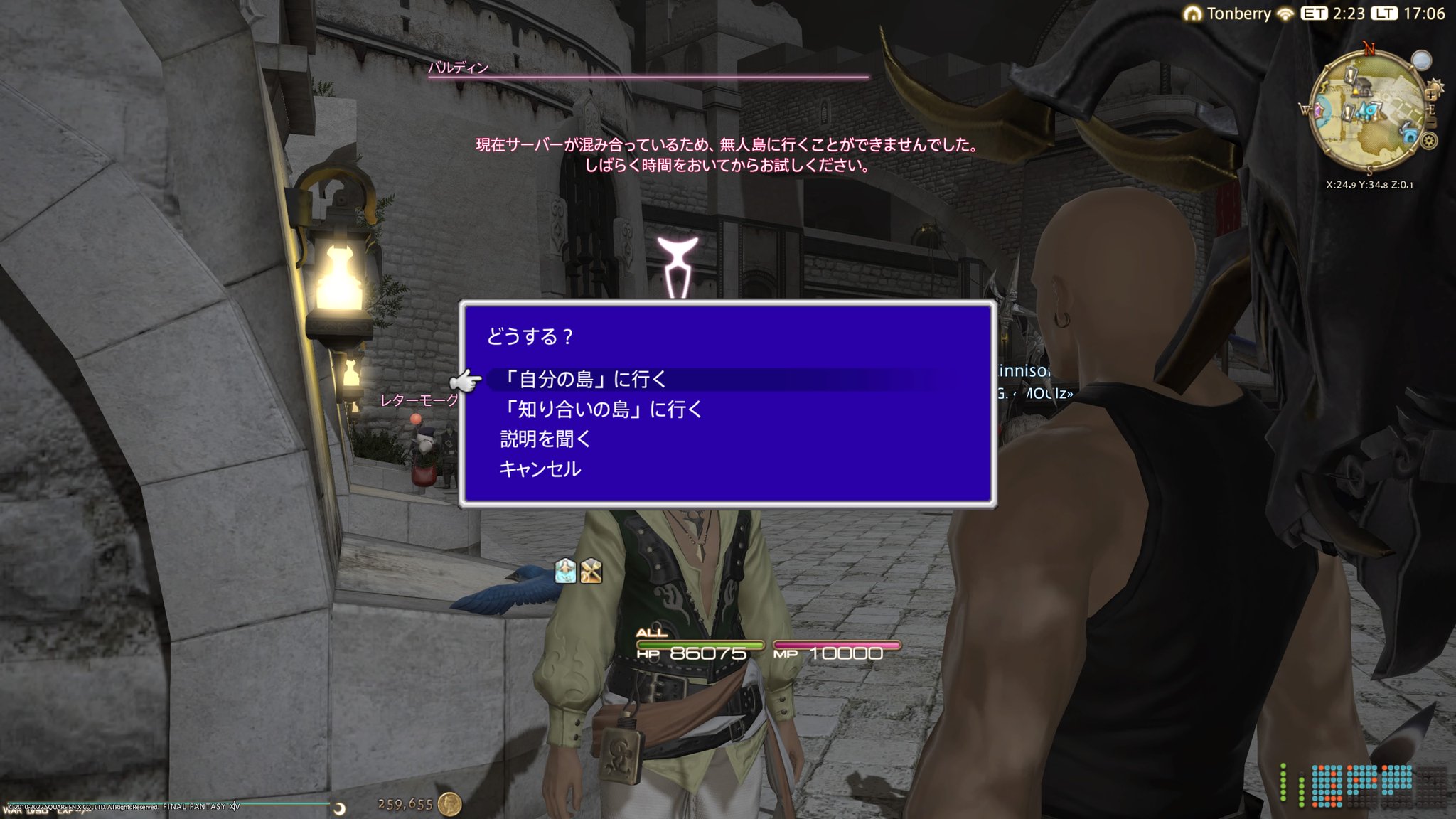This screenshot has height=819, width=1456.
Task: Click the wifi connection status icon
Action: 1285,14
